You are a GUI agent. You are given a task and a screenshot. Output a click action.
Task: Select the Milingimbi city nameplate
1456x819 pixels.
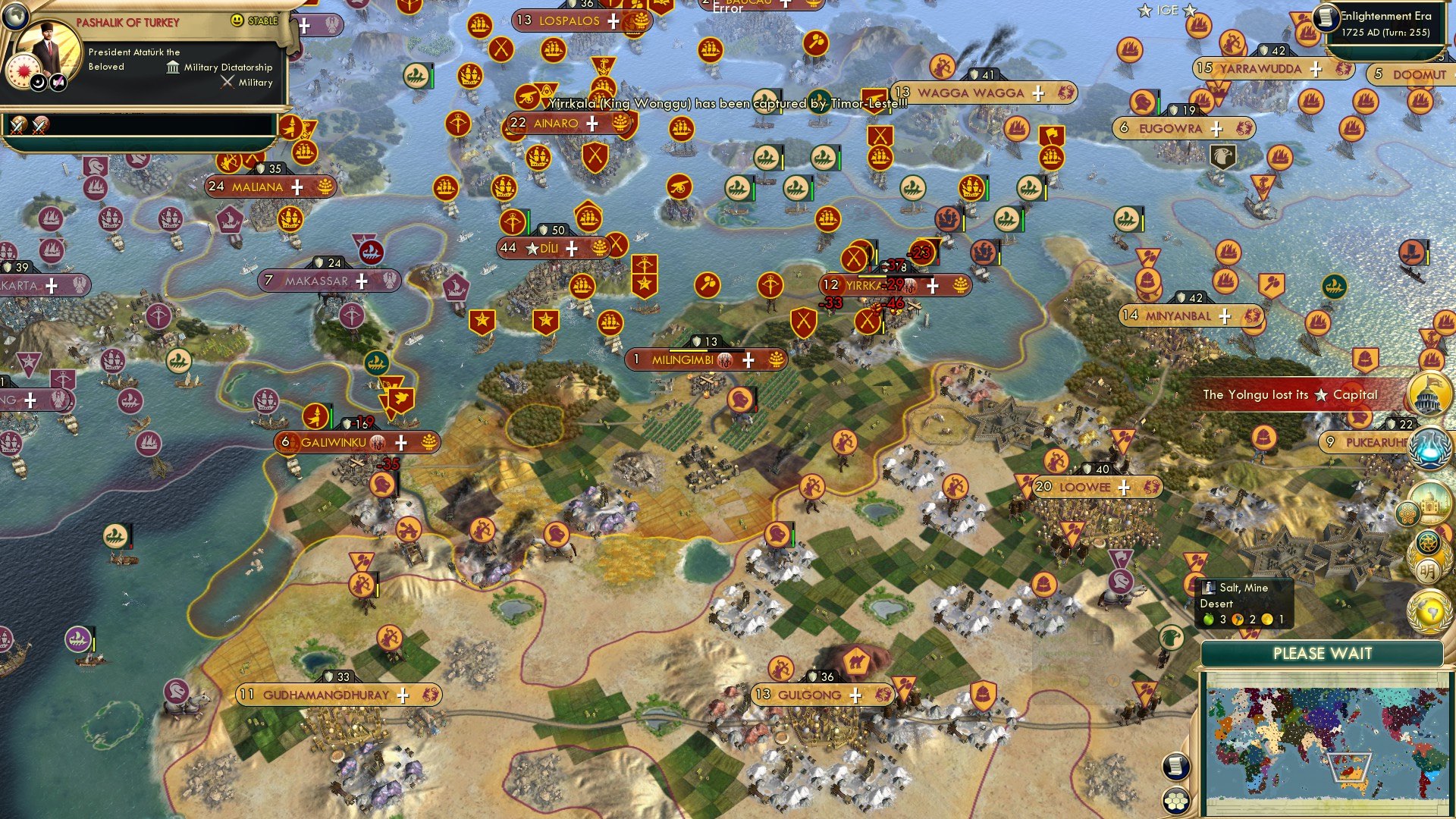682,359
